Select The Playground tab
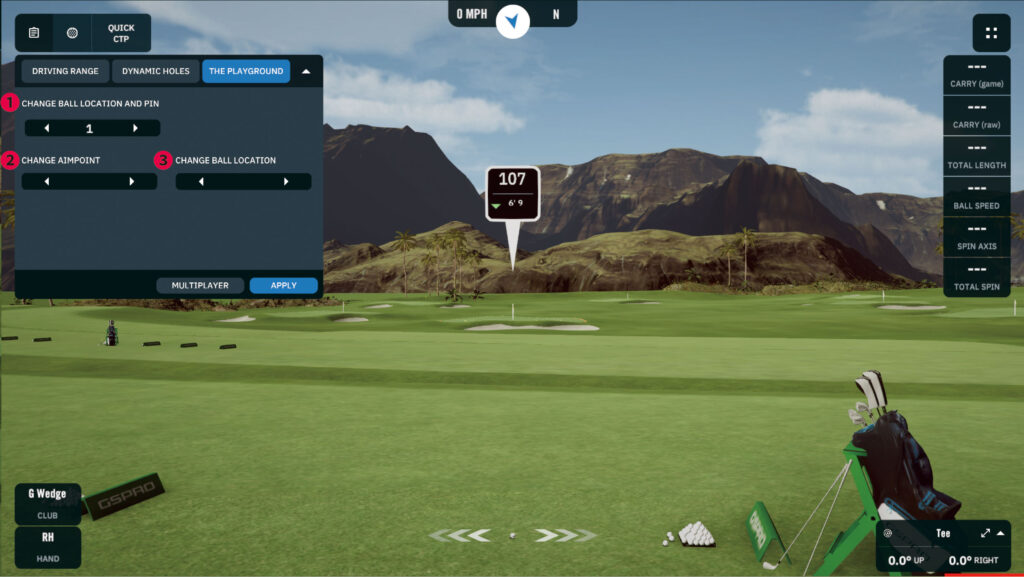Viewport: 1024px width, 577px height. pyautogui.click(x=245, y=72)
